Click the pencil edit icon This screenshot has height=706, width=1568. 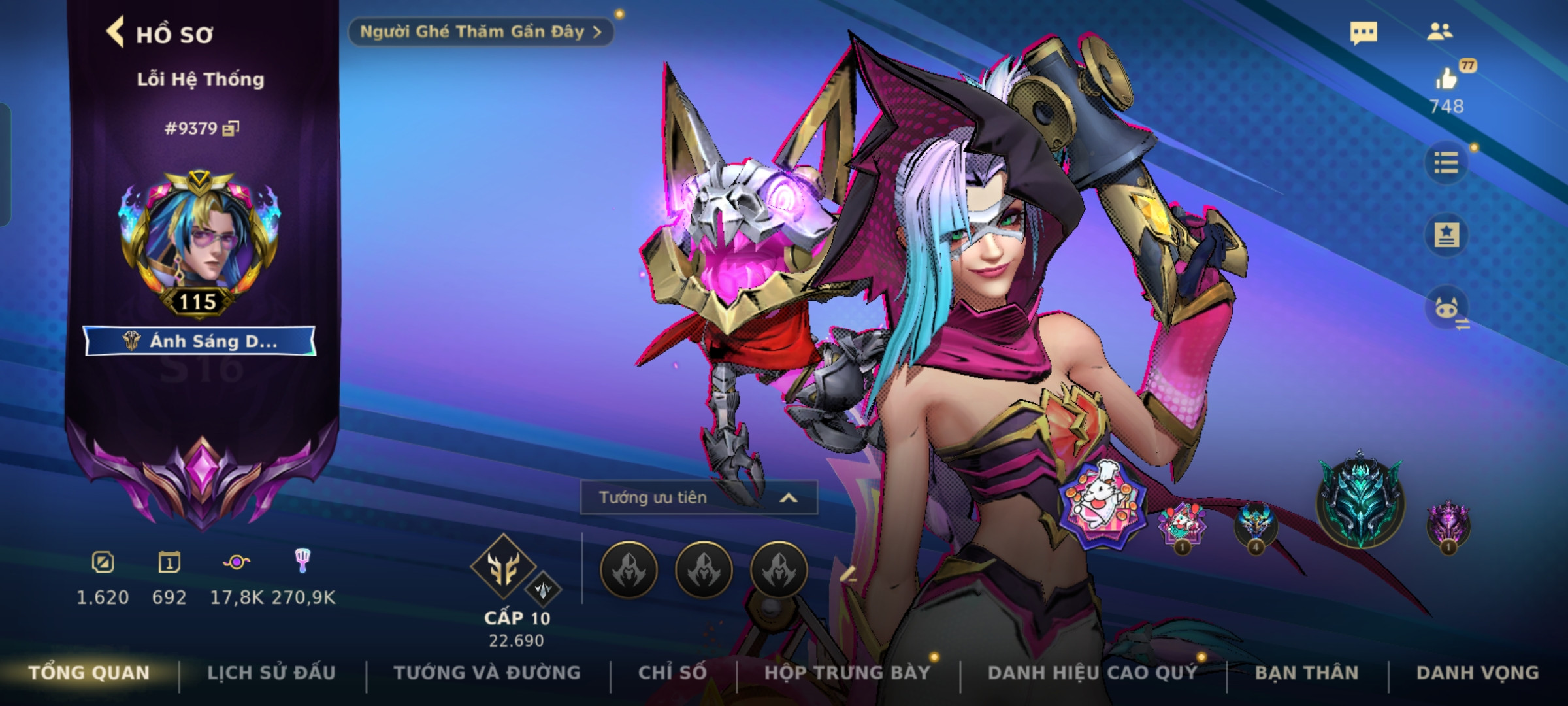click(847, 575)
